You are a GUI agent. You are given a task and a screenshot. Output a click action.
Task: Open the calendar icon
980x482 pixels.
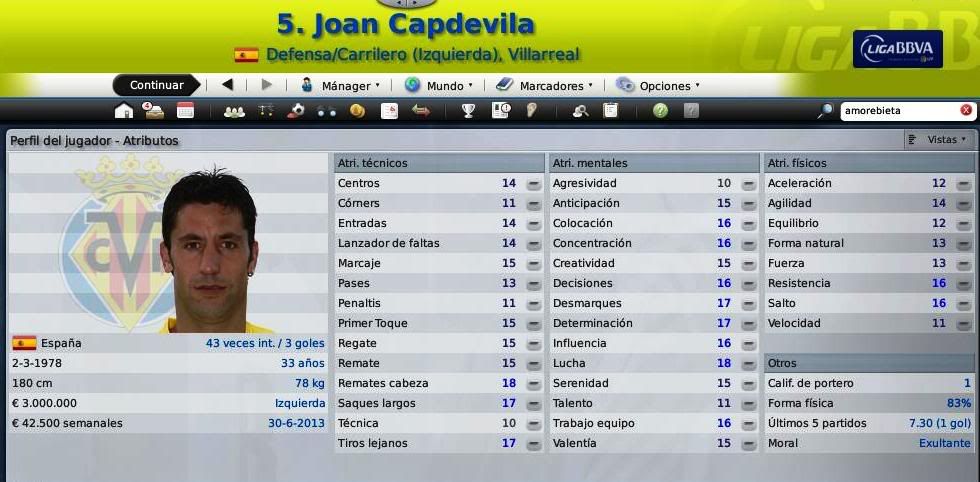click(185, 111)
